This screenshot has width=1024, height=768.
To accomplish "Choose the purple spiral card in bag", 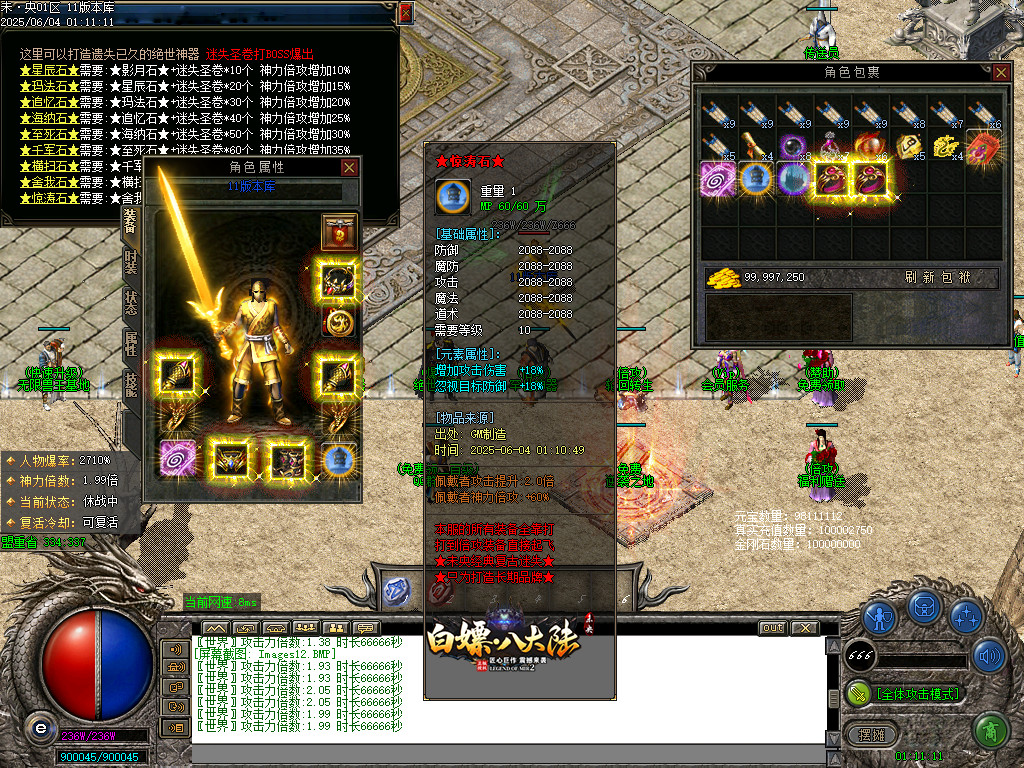I will 717,180.
